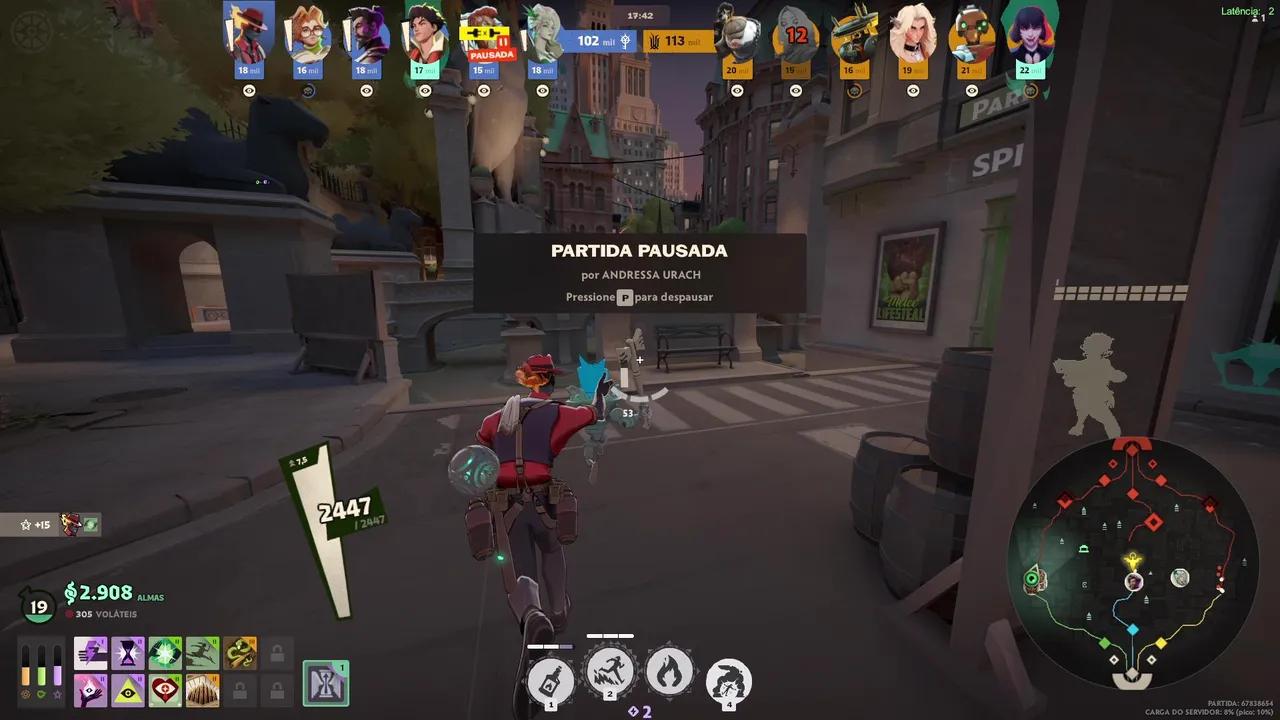Click the highlighted hourglass arrow item
1280x720 pixels.
click(x=325, y=683)
